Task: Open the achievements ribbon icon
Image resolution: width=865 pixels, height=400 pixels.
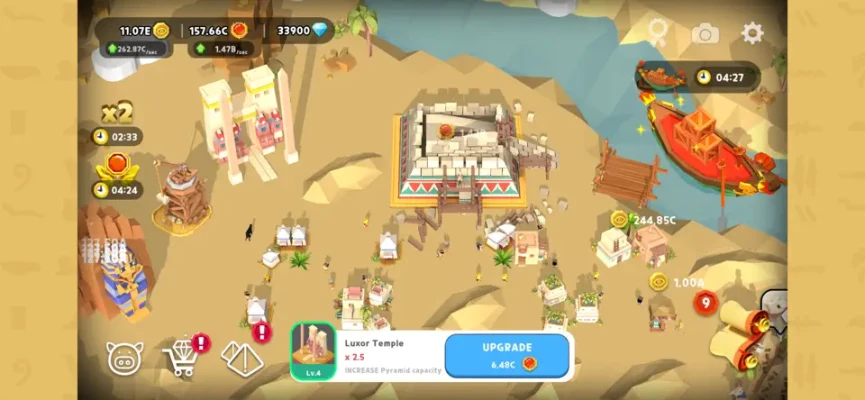Action: click(657, 33)
